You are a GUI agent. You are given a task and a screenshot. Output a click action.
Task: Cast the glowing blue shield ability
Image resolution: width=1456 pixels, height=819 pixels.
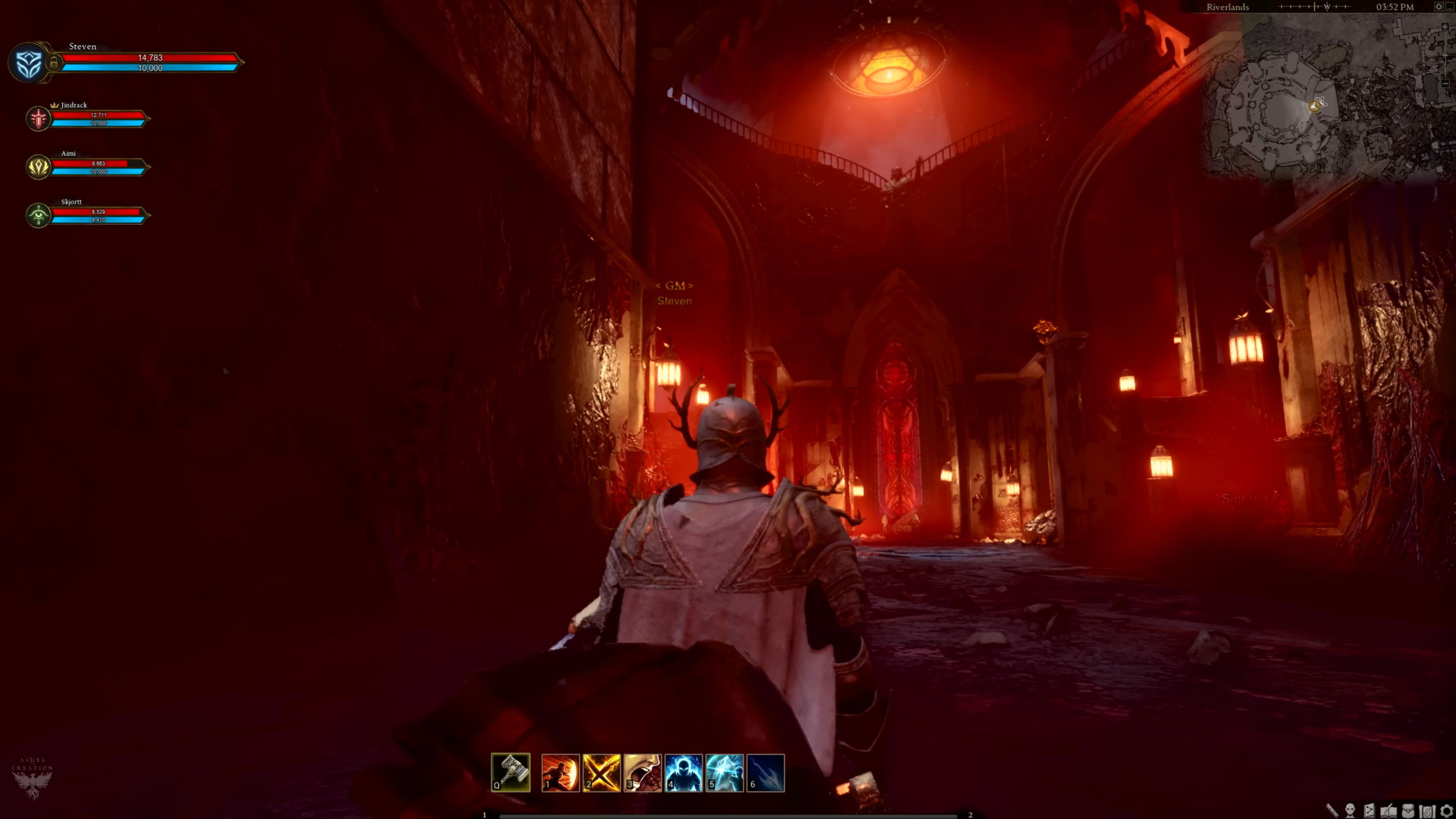pyautogui.click(x=724, y=772)
